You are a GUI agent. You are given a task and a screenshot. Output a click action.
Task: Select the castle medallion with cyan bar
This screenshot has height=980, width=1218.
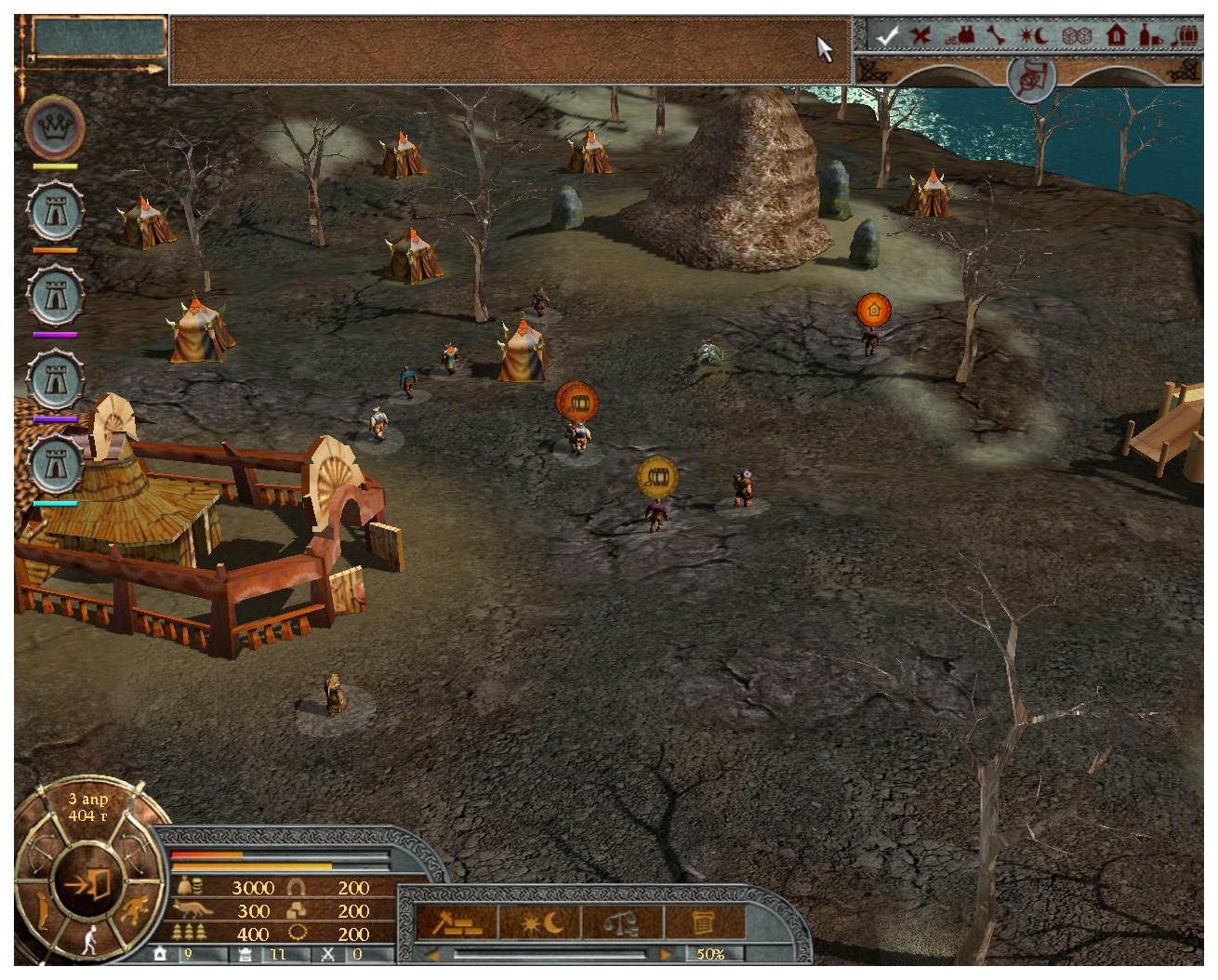55,465
